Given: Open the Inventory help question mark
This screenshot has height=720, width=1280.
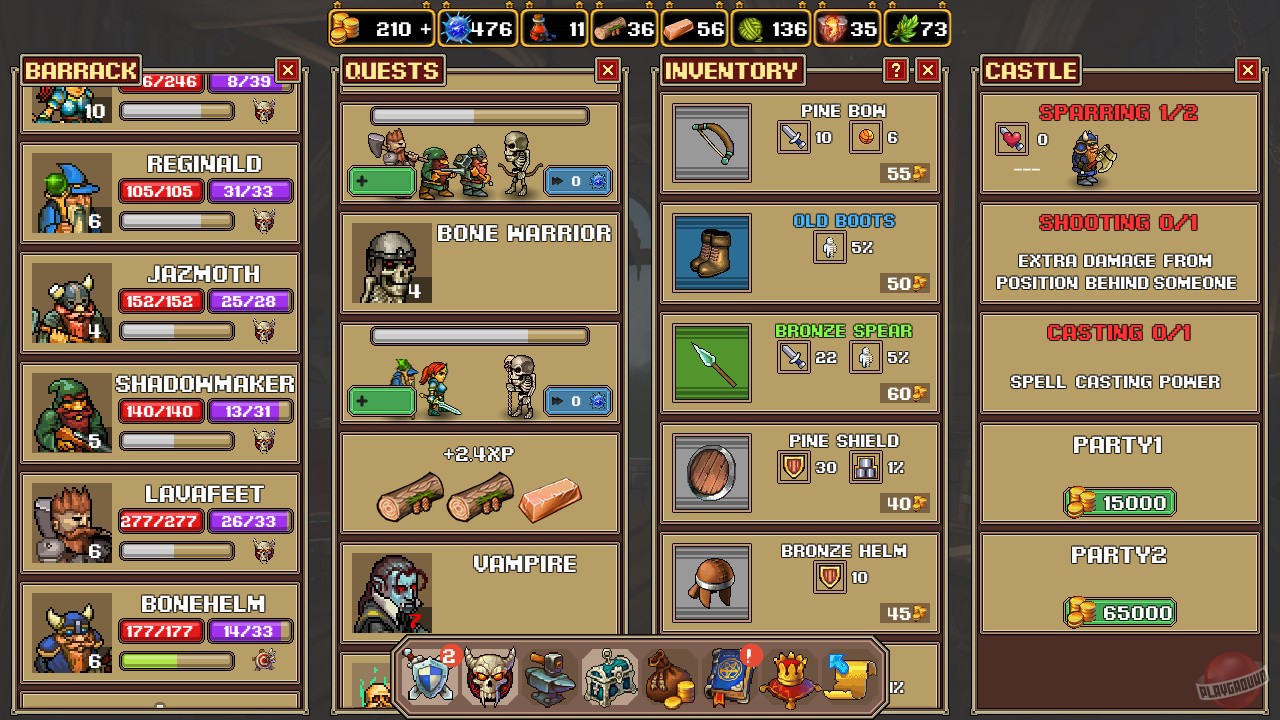Looking at the screenshot, I should pyautogui.click(x=897, y=70).
